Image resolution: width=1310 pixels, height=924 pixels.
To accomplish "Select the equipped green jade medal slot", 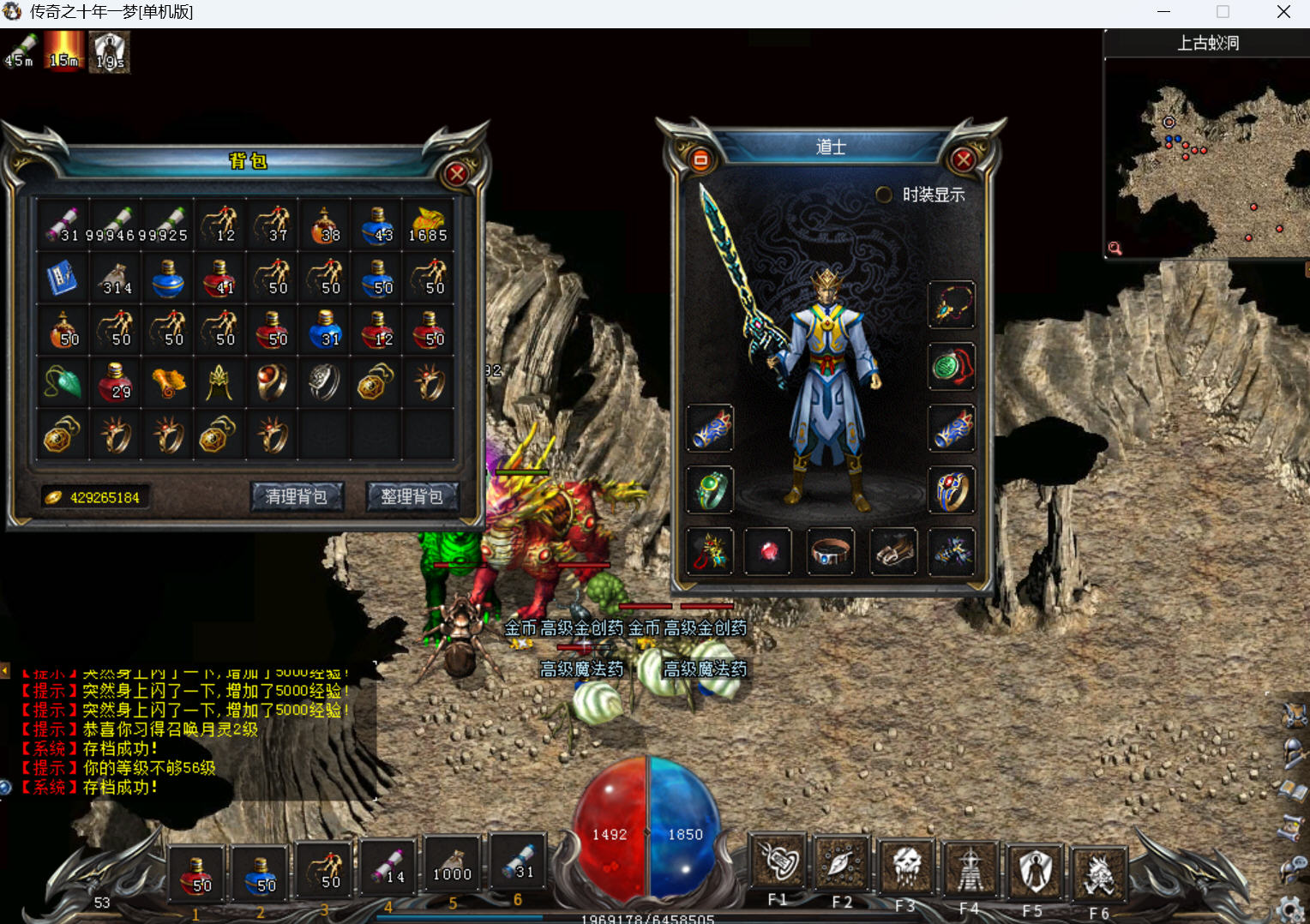I will [952, 367].
